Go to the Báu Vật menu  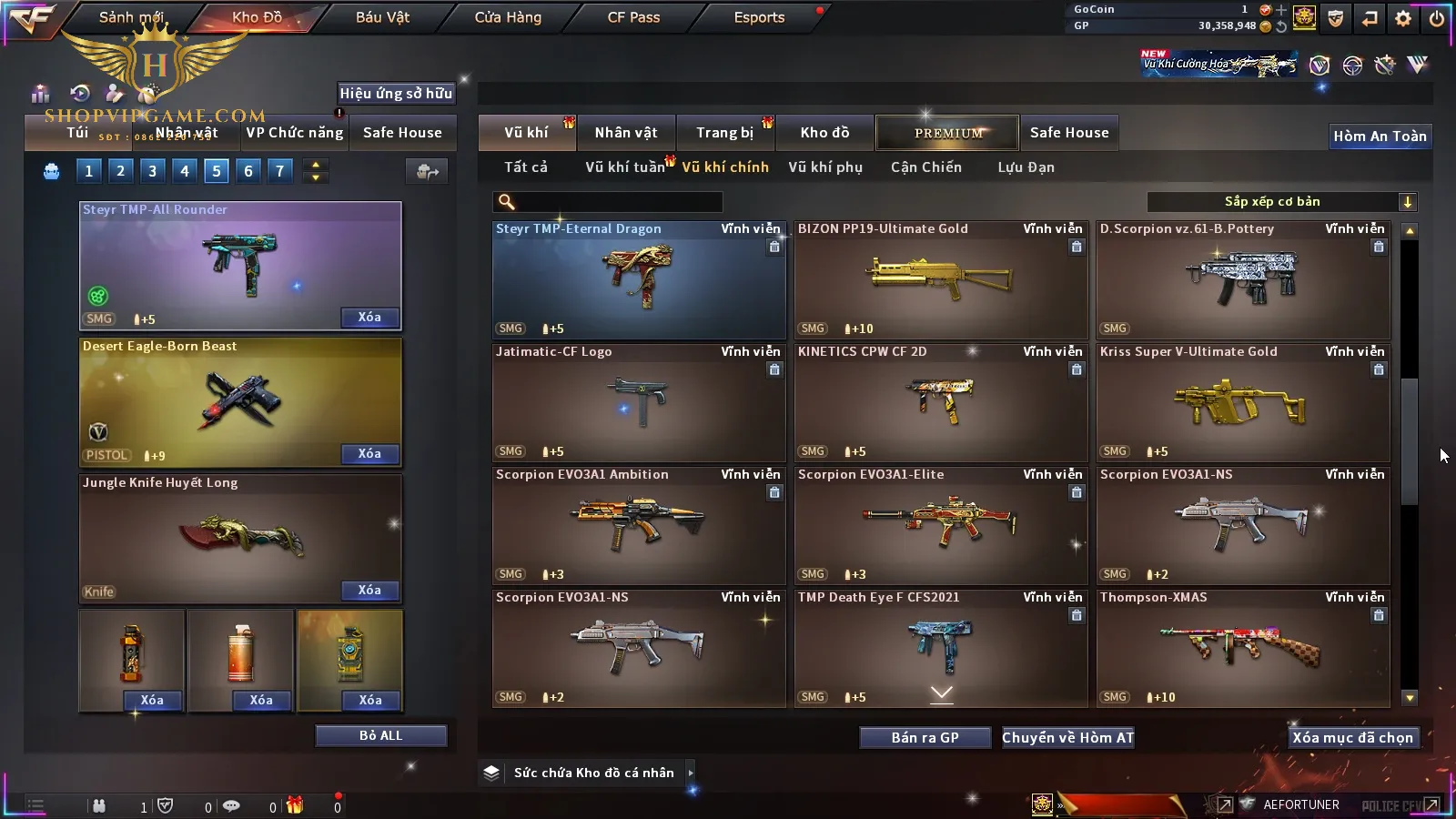coord(382,17)
